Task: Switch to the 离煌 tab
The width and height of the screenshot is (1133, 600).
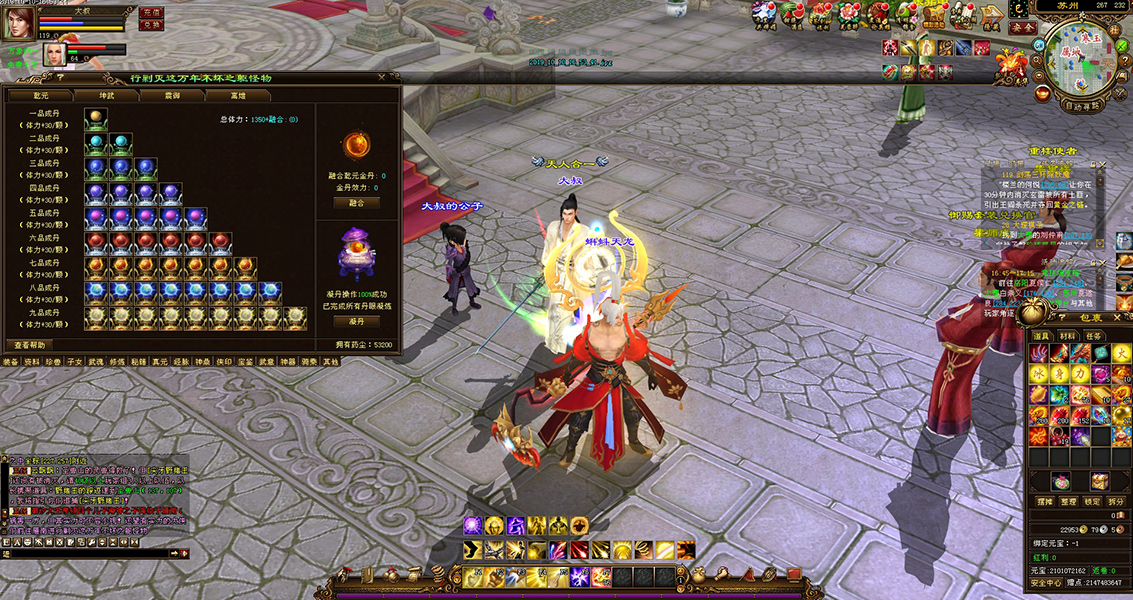Action: coord(238,95)
